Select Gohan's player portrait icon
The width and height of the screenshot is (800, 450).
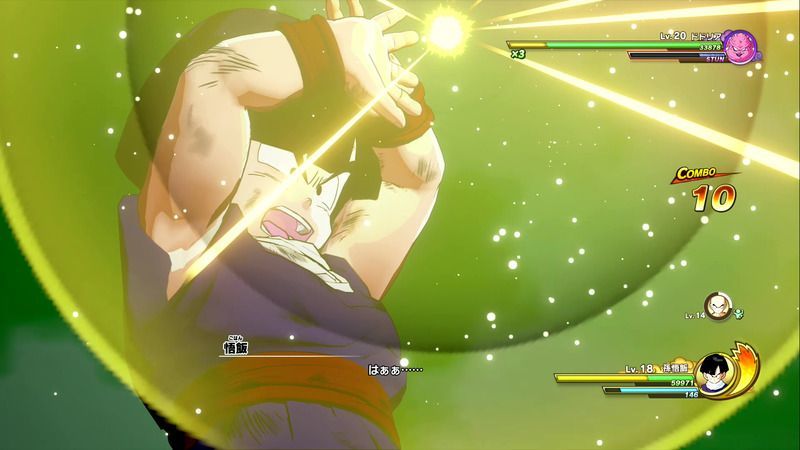(713, 375)
